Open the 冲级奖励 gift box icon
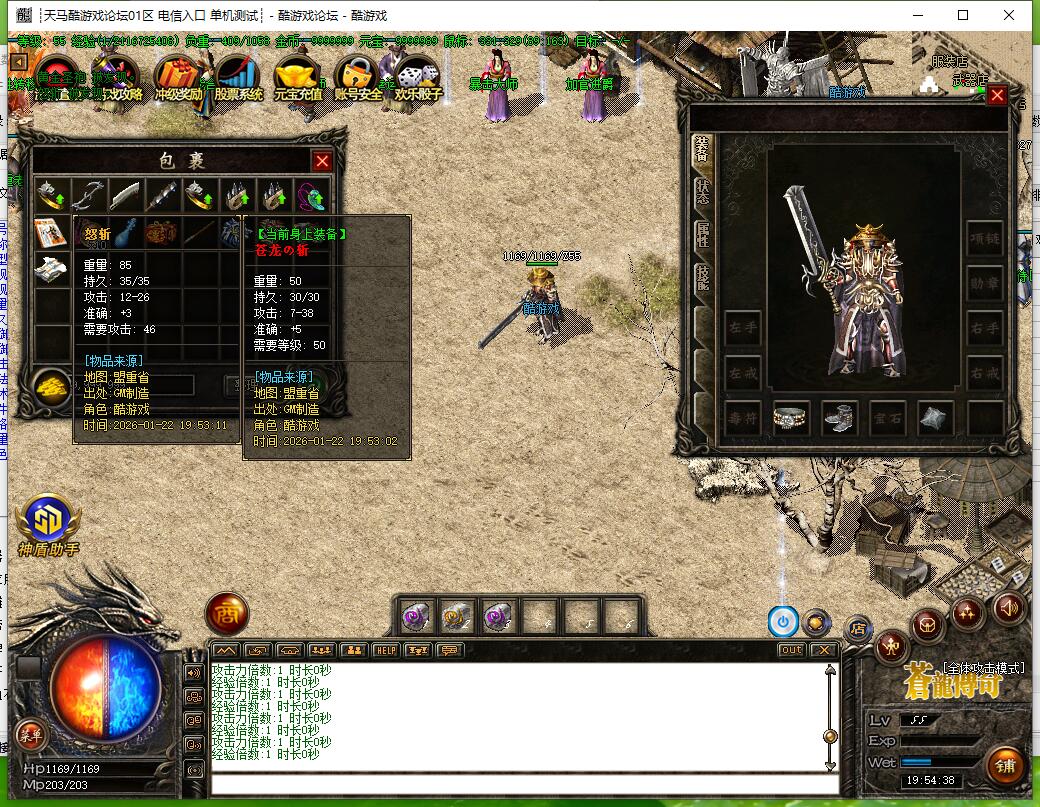The height and width of the screenshot is (807, 1040). tap(179, 78)
